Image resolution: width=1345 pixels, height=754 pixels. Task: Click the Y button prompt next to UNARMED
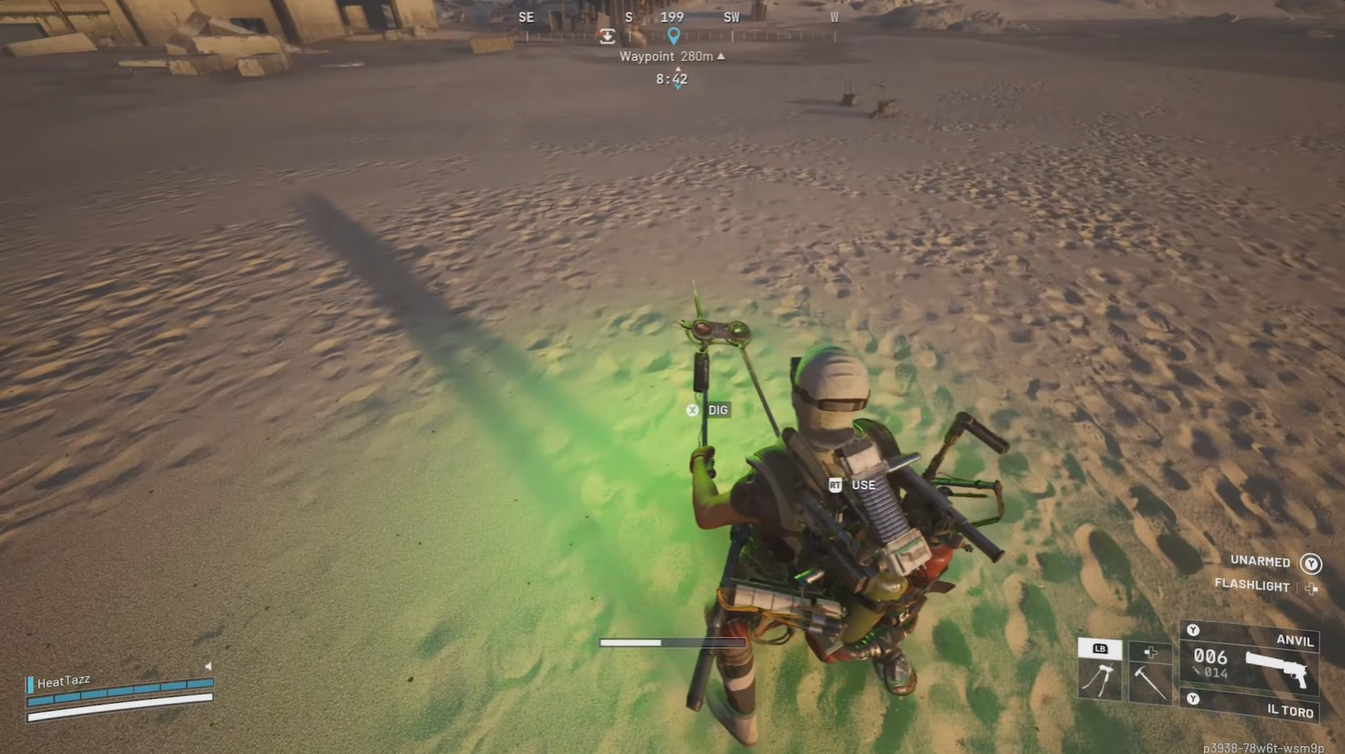[1310, 562]
